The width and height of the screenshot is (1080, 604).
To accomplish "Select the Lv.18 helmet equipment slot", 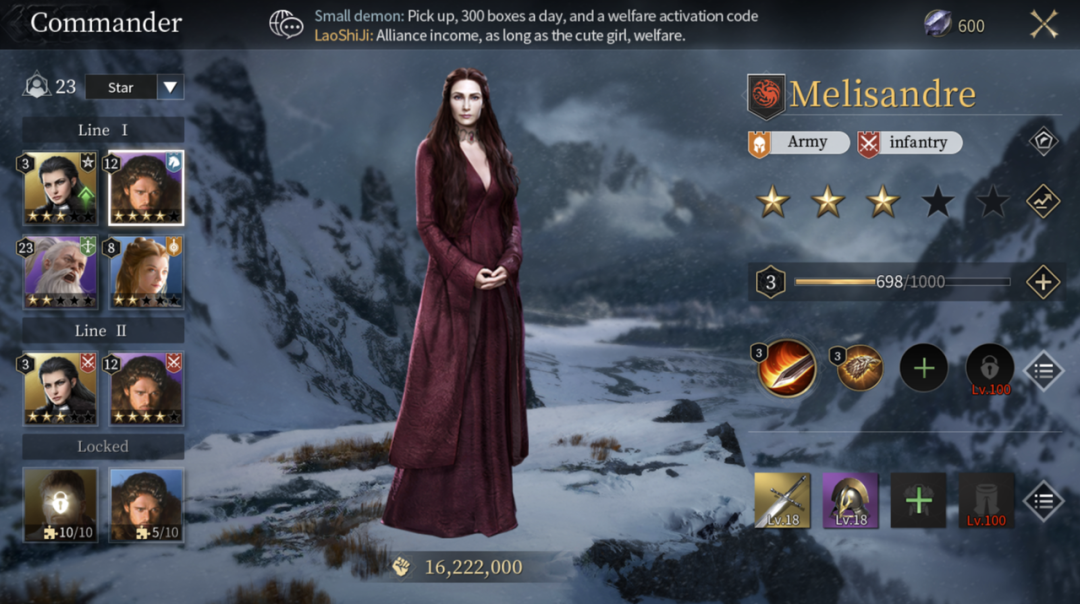I will pos(851,501).
